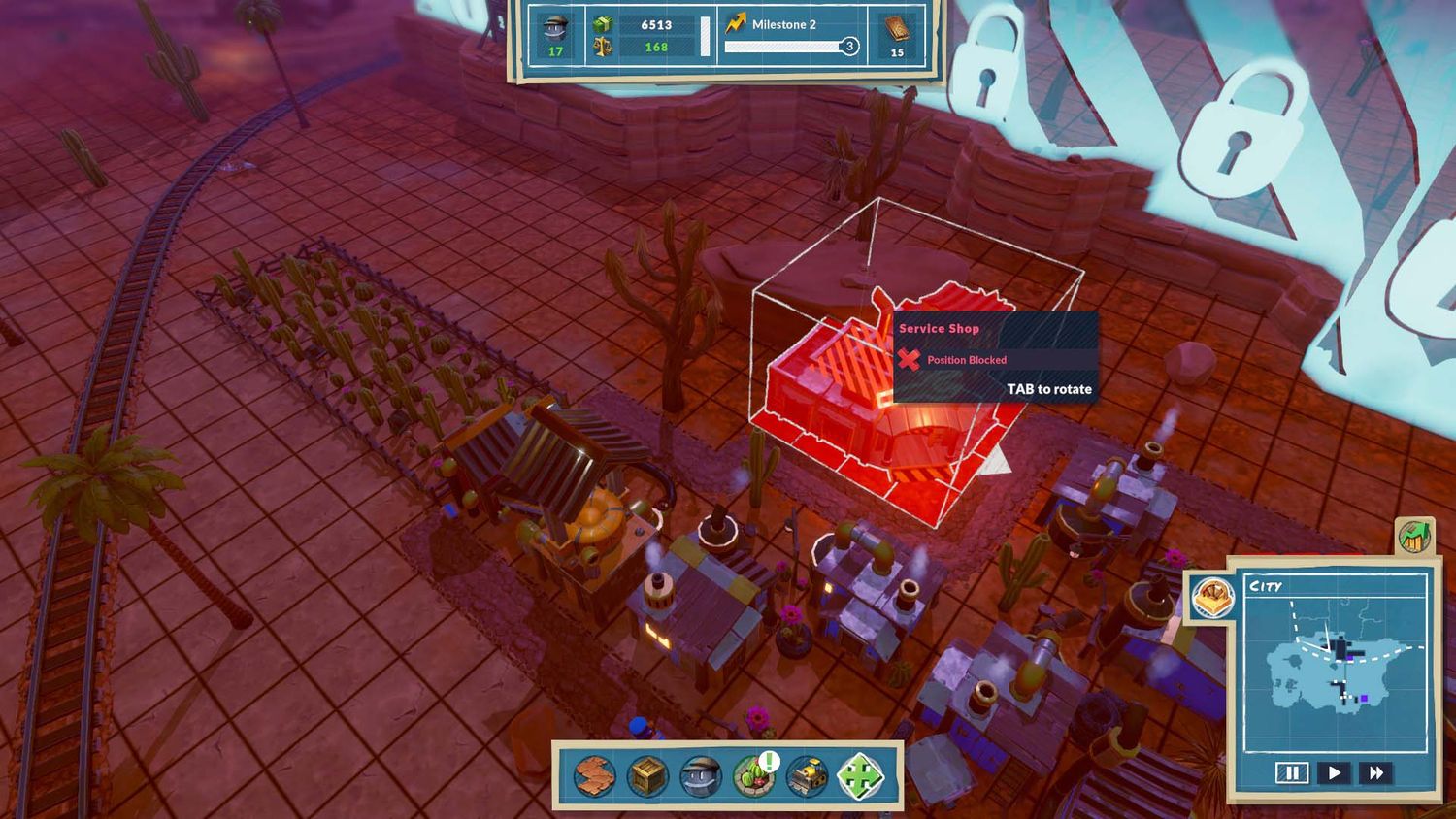This screenshot has width=1456, height=819.
Task: Show the robot population panel
Action: point(555,35)
